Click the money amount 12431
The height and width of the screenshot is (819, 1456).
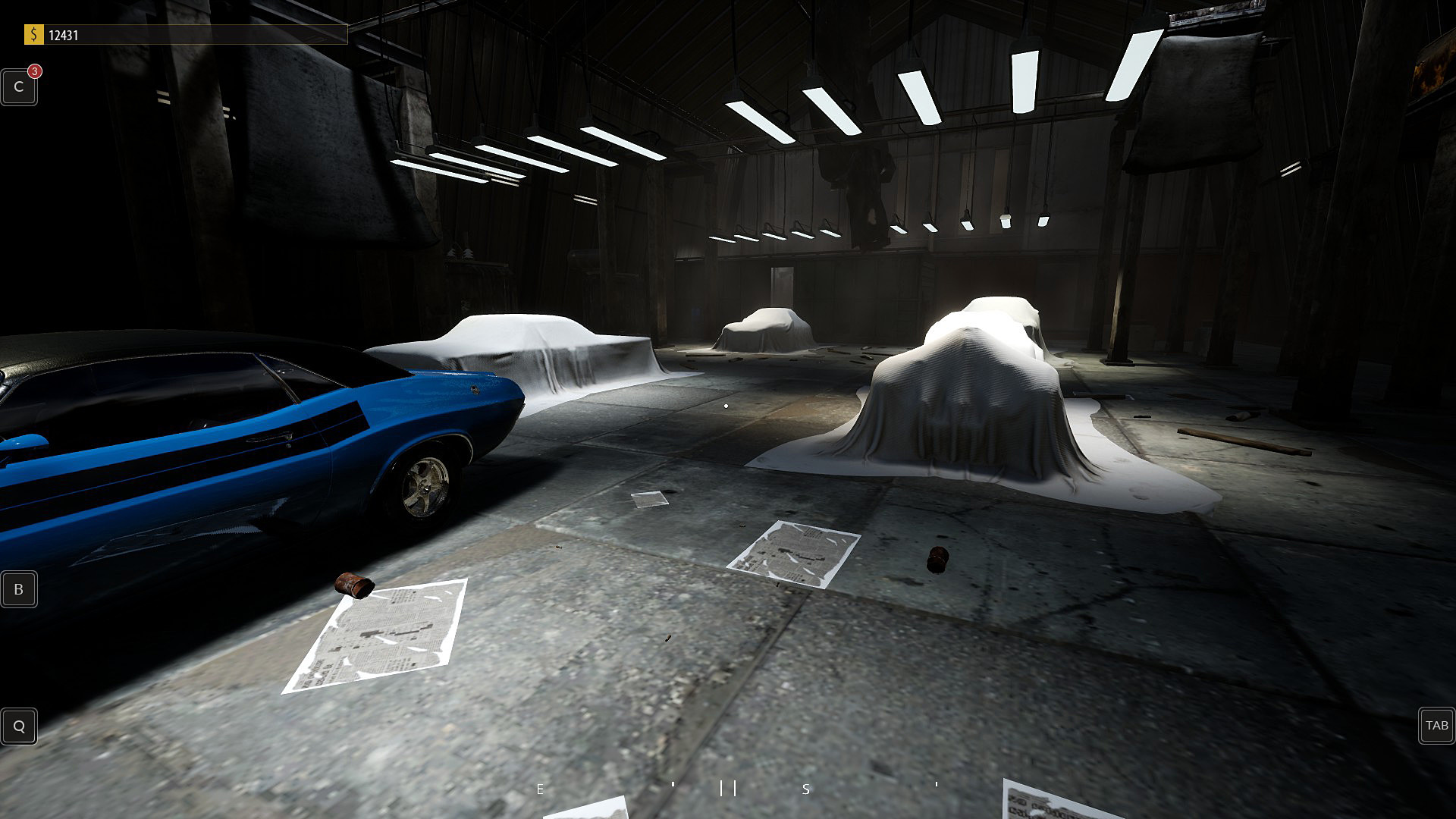pyautogui.click(x=64, y=33)
